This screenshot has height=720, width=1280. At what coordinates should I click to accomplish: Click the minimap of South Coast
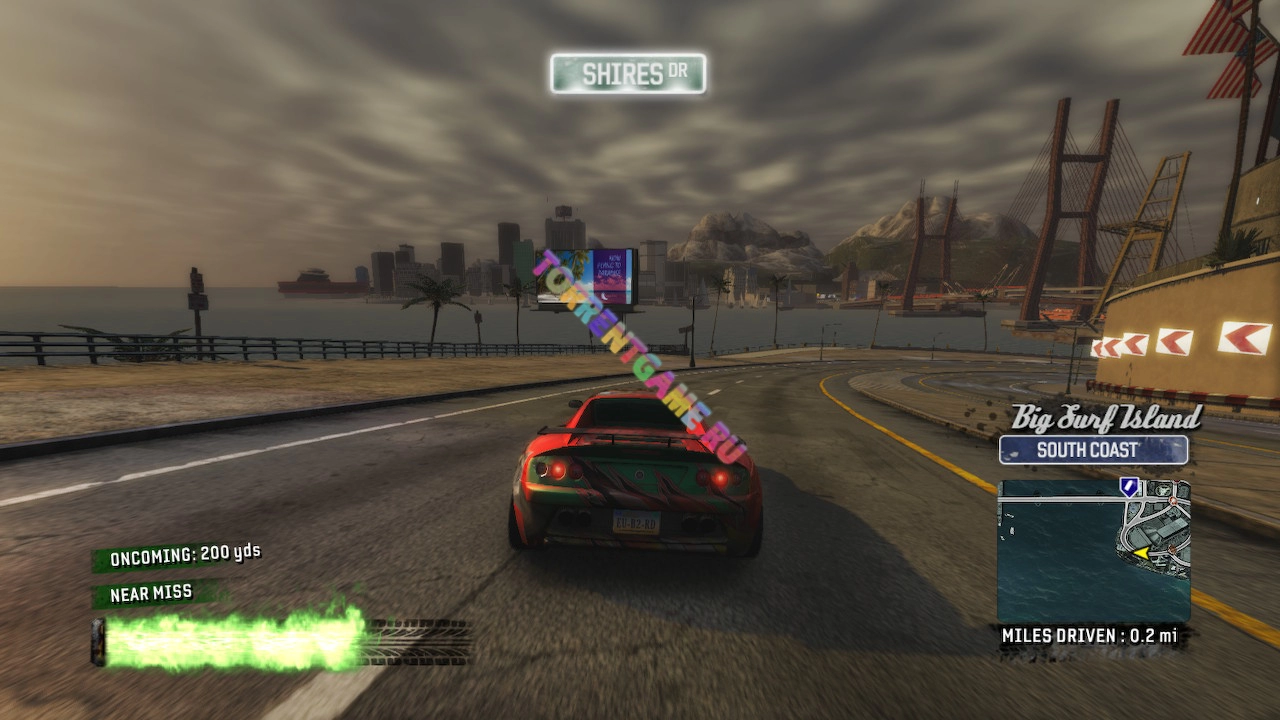[1093, 551]
